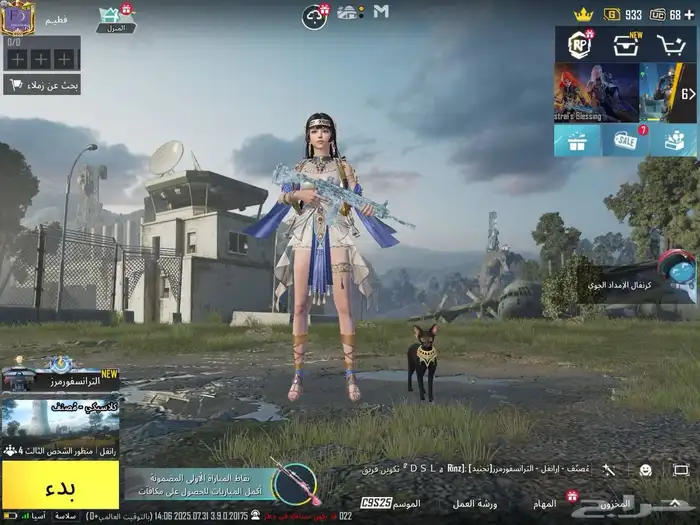Claim rewards from the gift box icon
This screenshot has width=700, height=525.
(x=578, y=141)
